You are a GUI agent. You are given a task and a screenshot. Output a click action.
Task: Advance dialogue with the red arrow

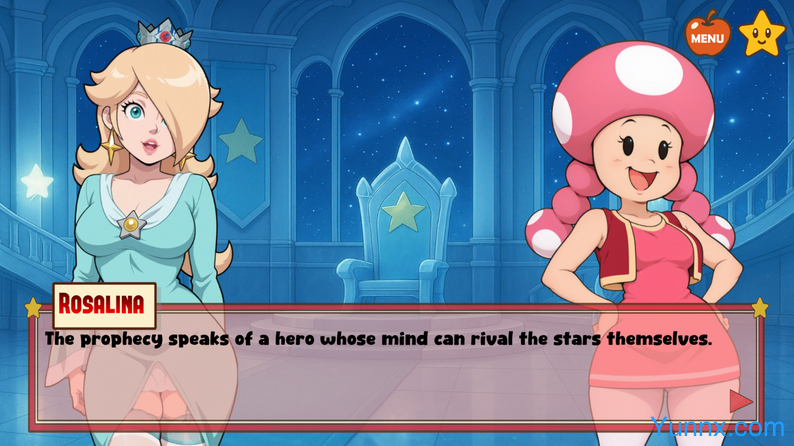point(740,401)
